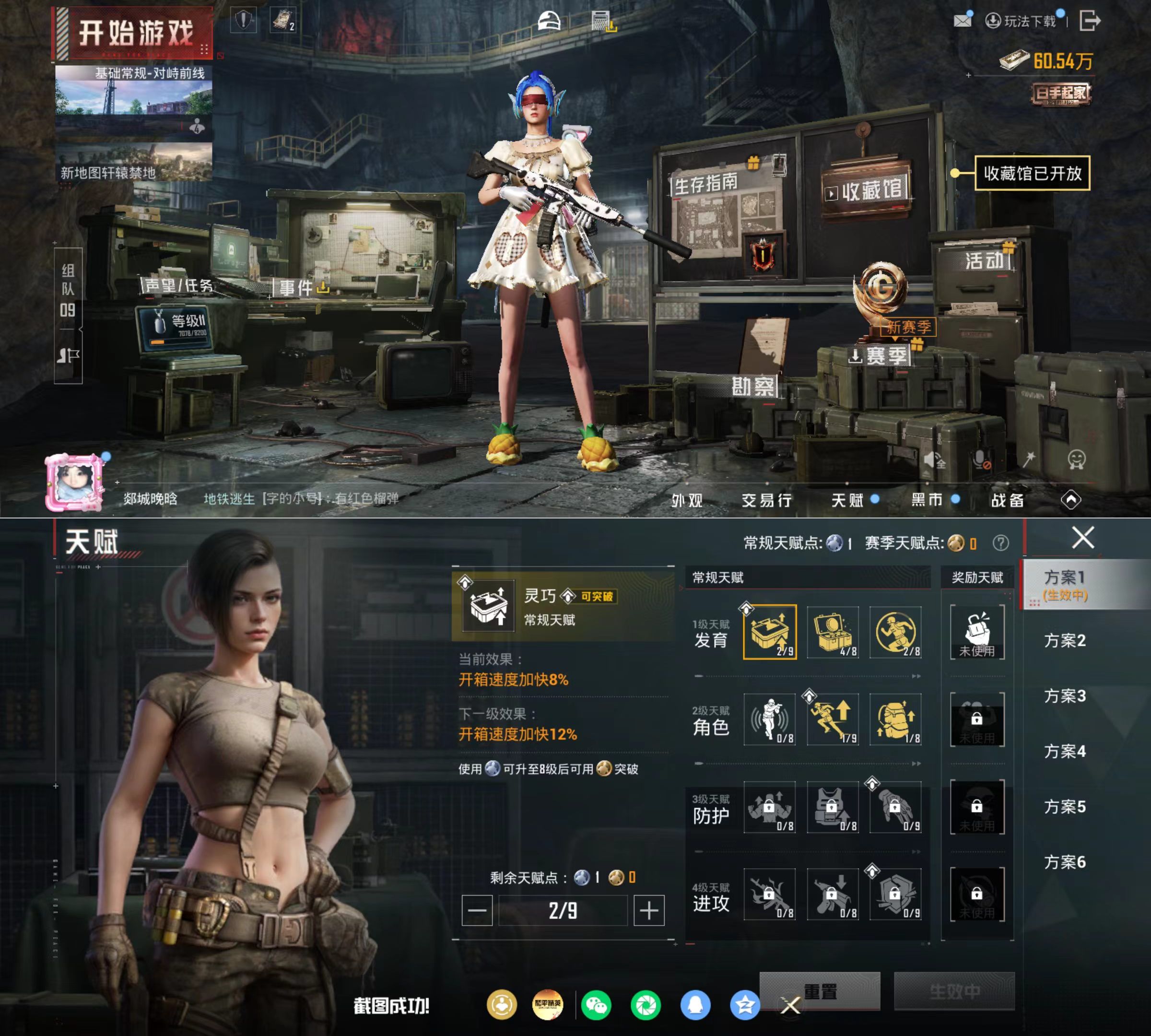Decrease talent level with minus button
This screenshot has width=1151, height=1036.
tap(477, 911)
